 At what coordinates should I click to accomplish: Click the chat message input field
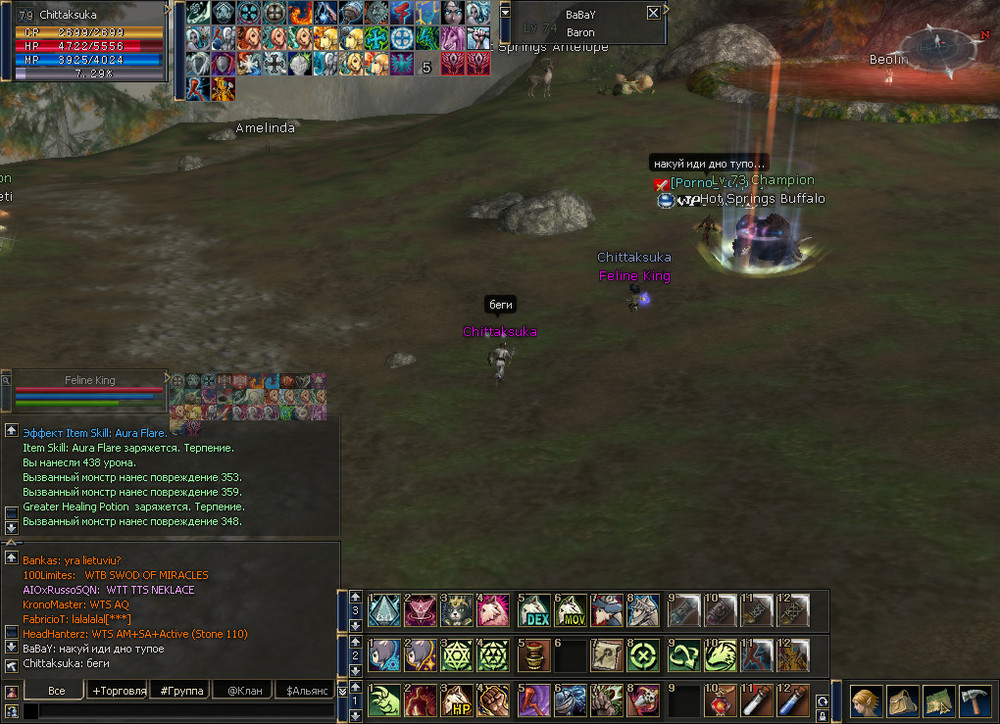[180, 712]
